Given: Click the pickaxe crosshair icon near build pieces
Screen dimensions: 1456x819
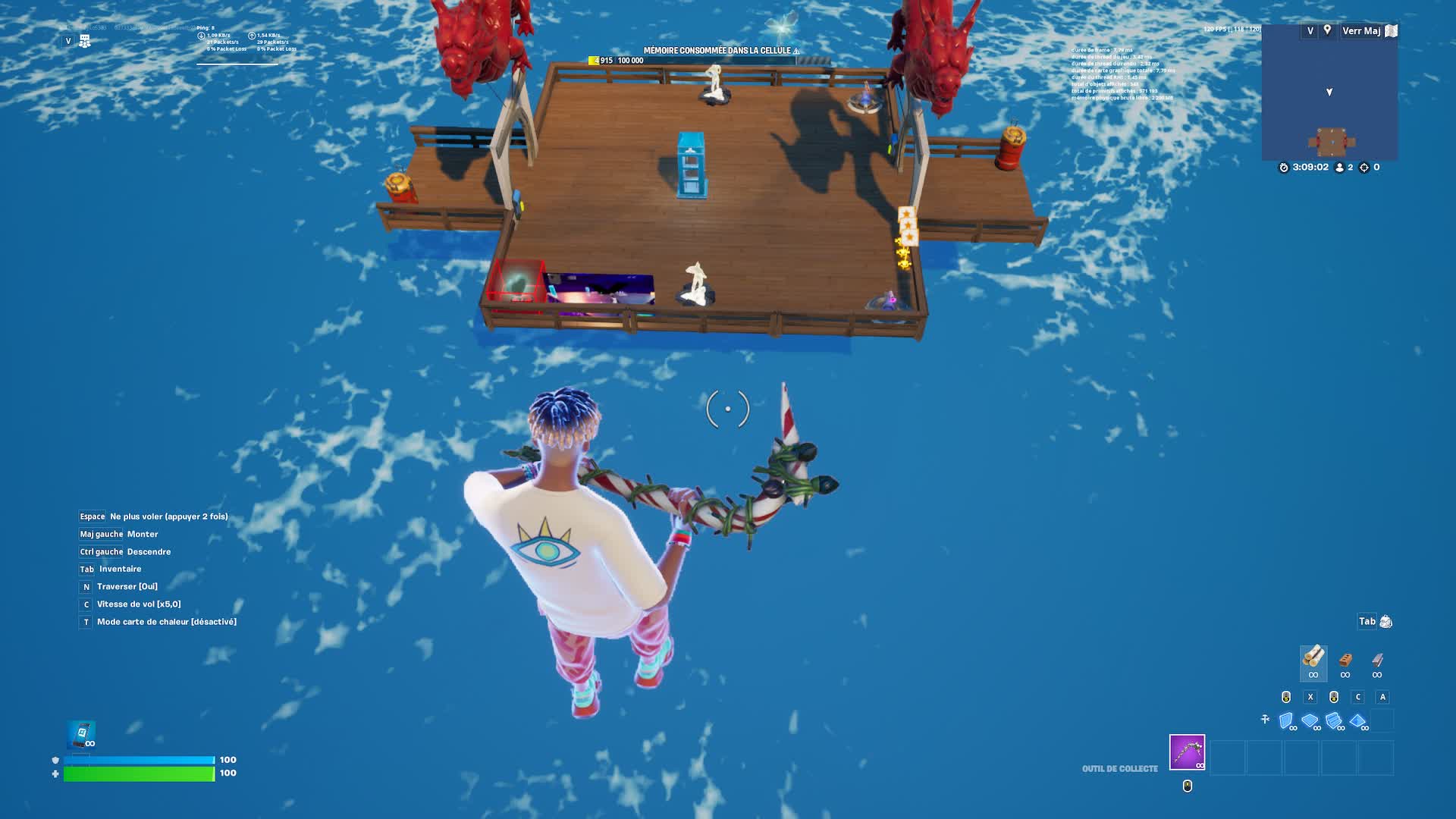Looking at the screenshot, I should coord(1265,719).
